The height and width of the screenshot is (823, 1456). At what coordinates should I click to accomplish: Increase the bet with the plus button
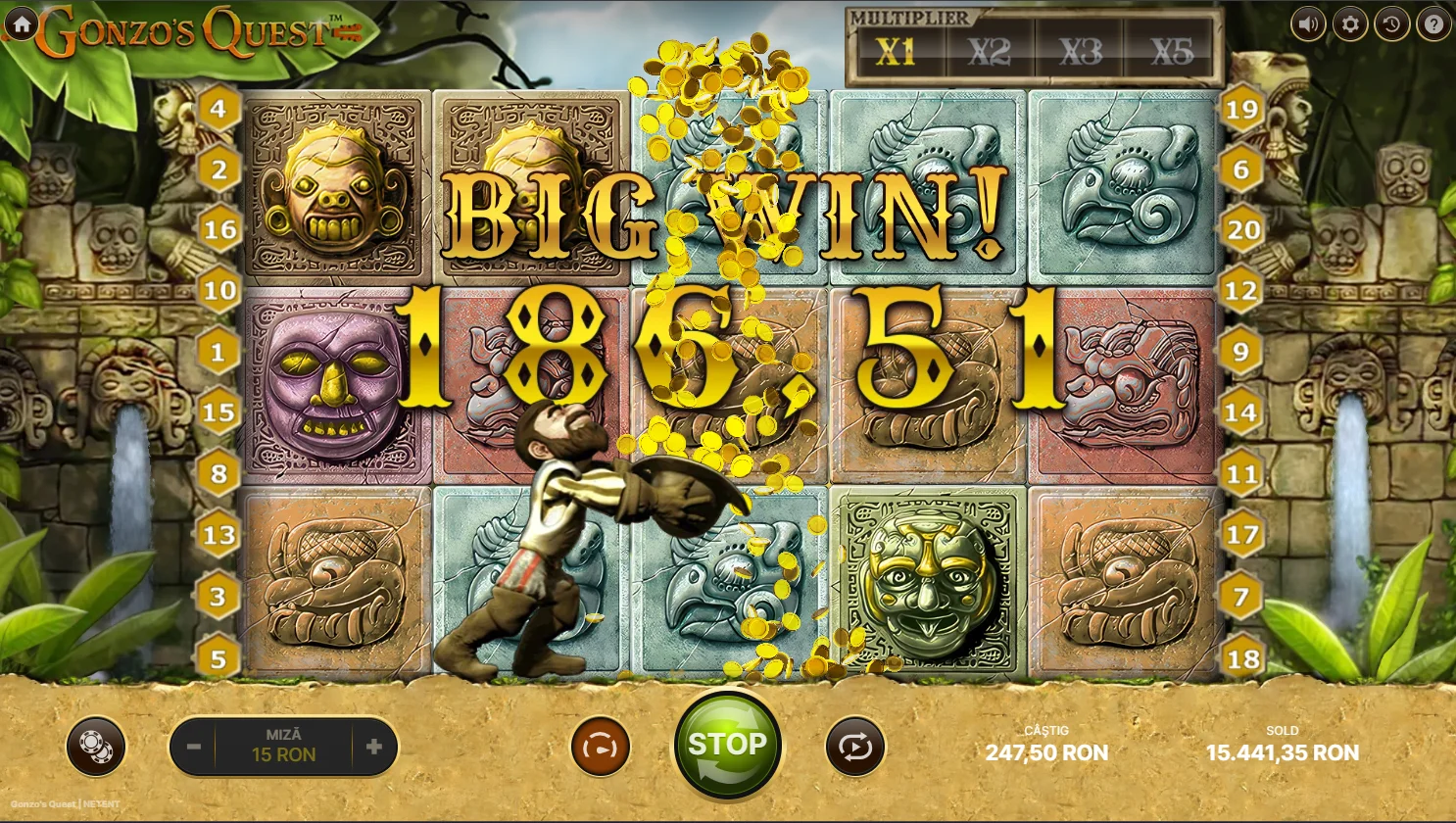(373, 747)
